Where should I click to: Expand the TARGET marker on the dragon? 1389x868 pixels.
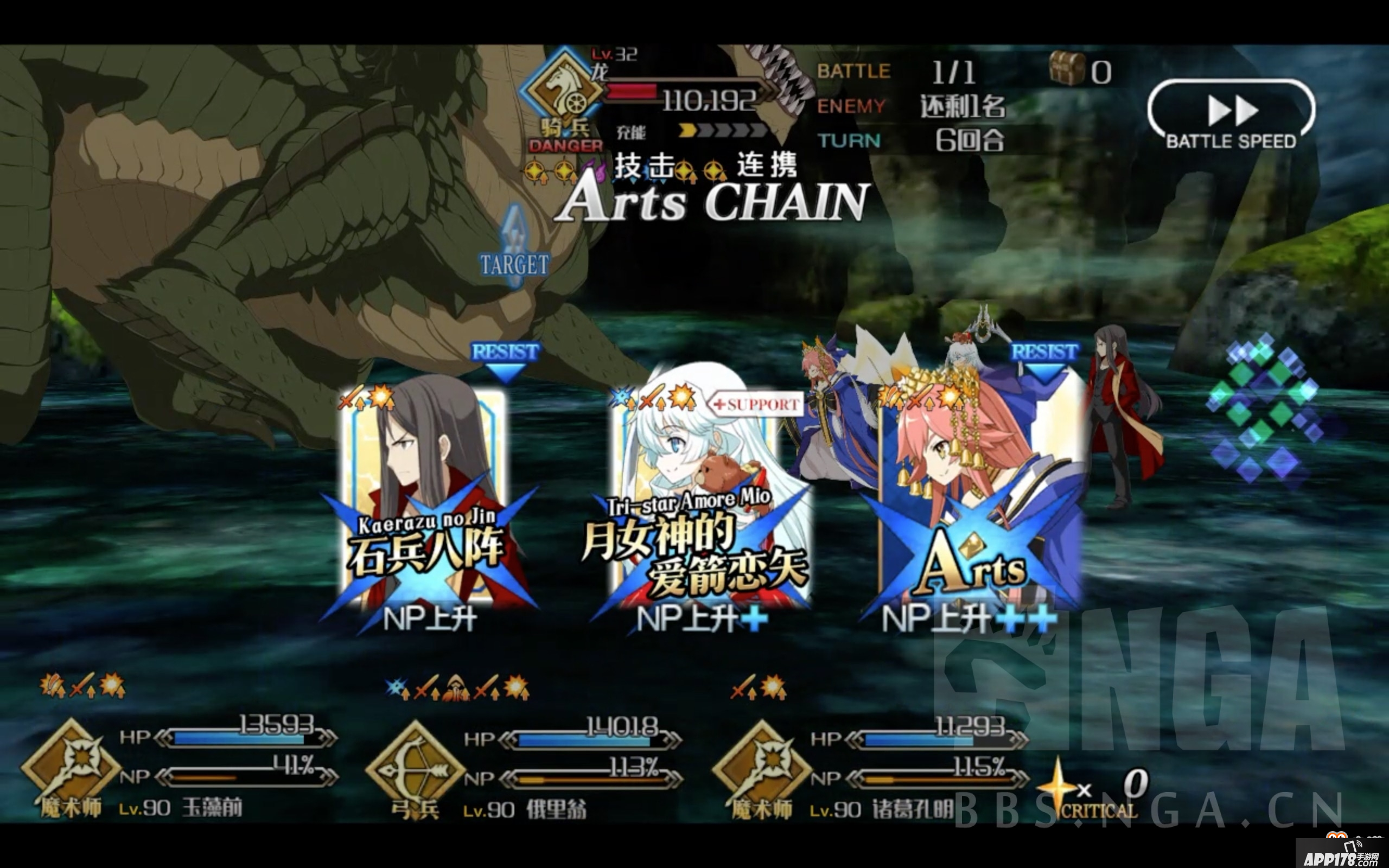[514, 264]
